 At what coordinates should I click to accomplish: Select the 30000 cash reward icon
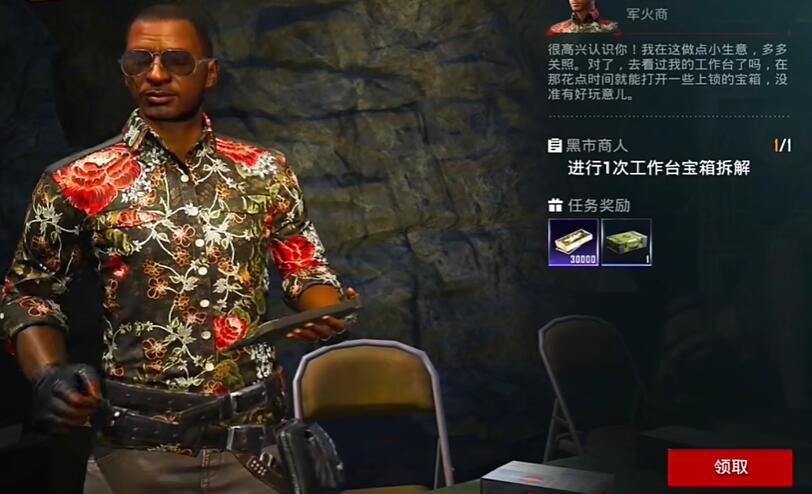pyautogui.click(x=573, y=242)
